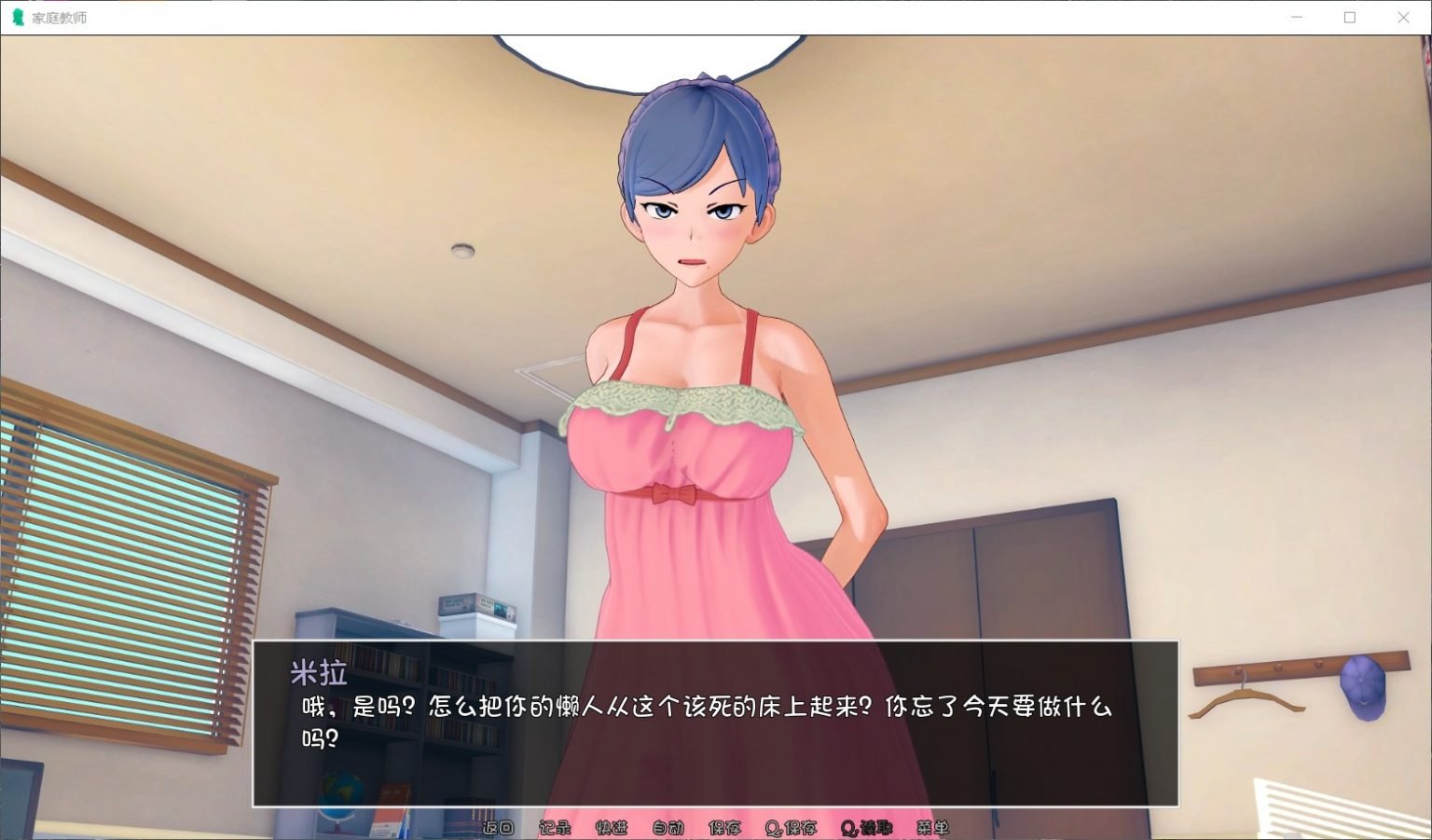
Task: Open the 记录 dialogue history log
Action: (558, 826)
